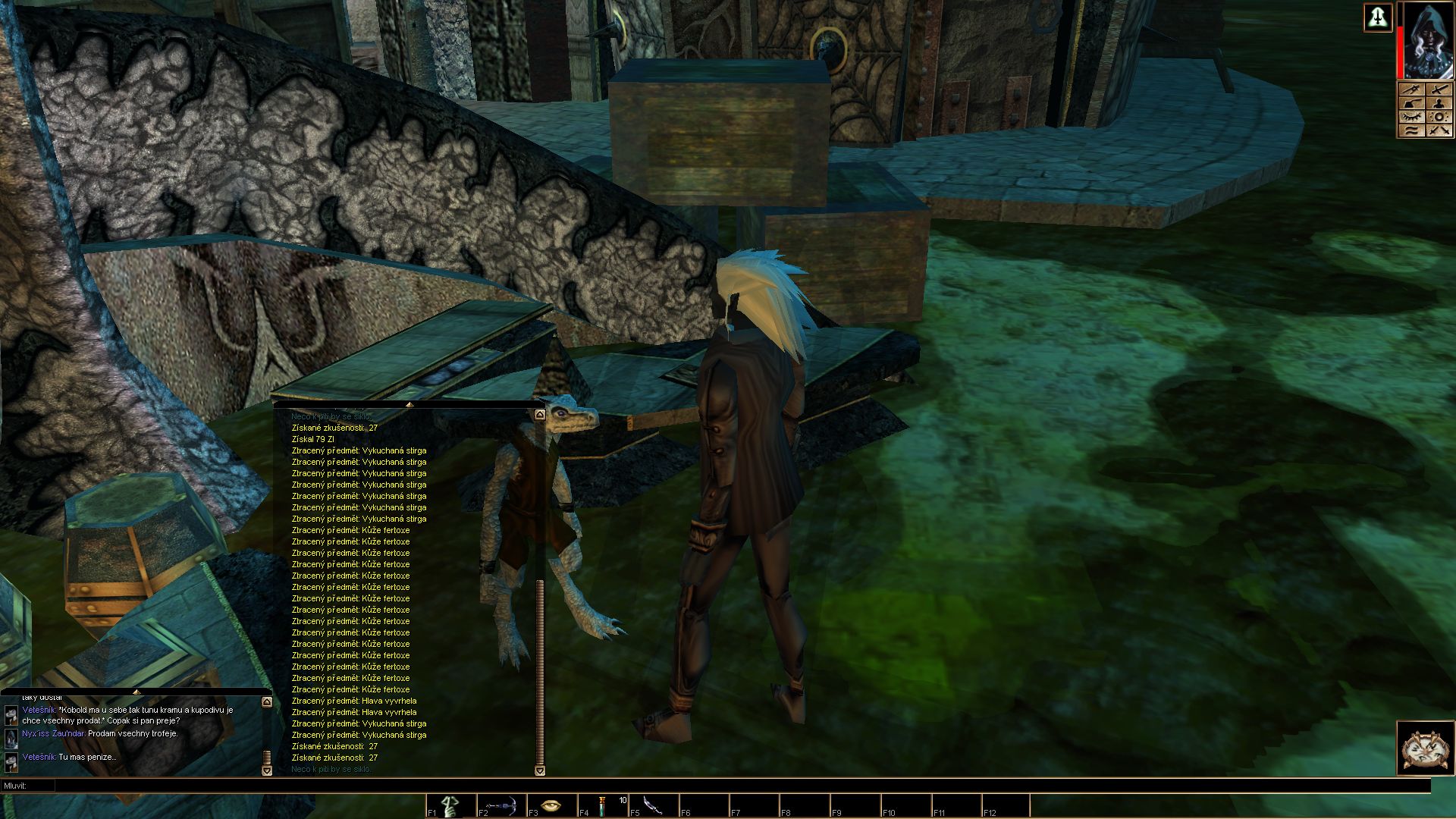Use the F3 eye search quickslot
Screen dimensions: 1456x819
(x=552, y=805)
